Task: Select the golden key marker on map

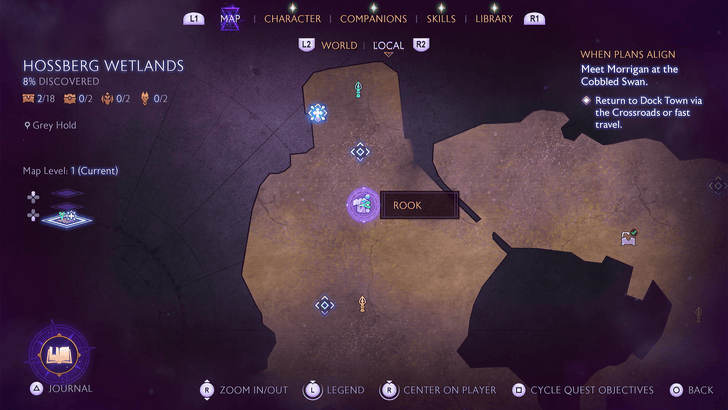Action: pos(362,303)
